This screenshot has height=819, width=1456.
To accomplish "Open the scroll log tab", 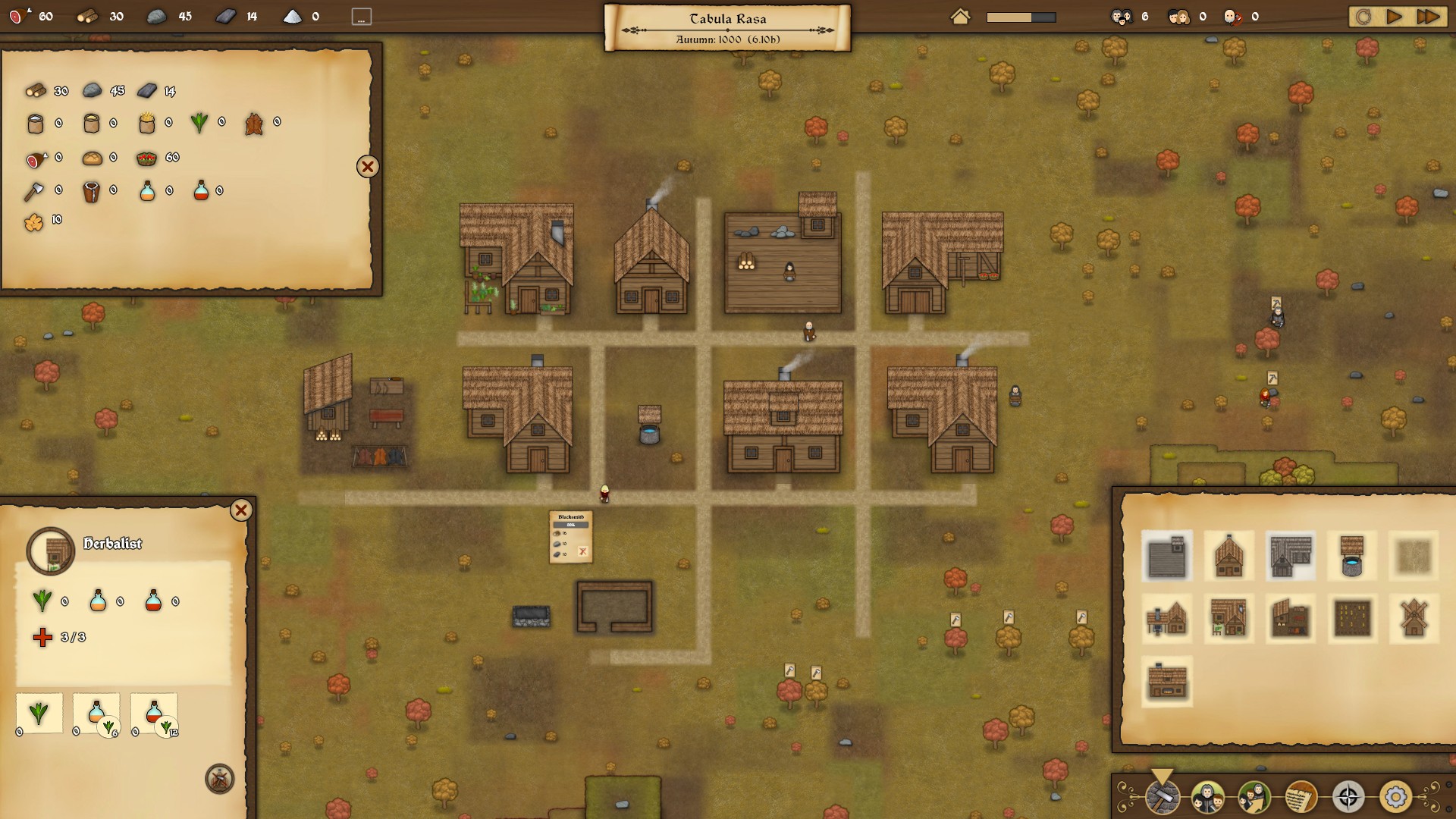I will pyautogui.click(x=1301, y=797).
